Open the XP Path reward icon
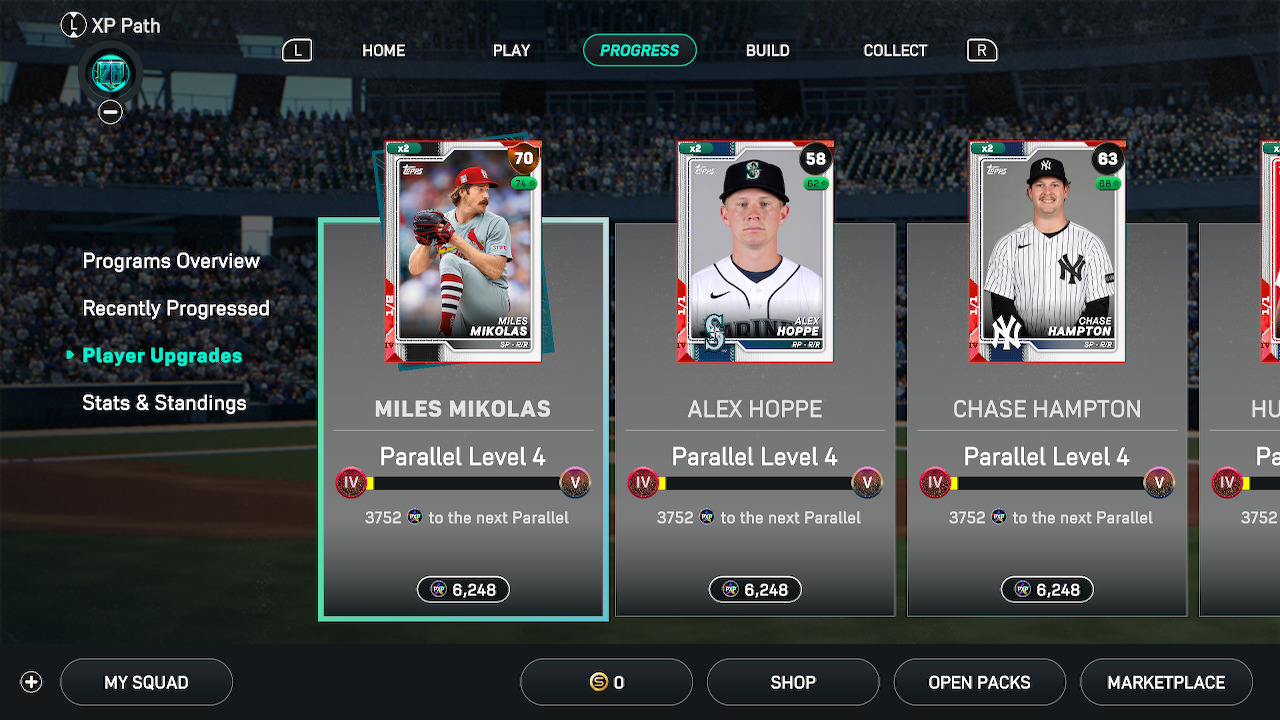 click(x=110, y=73)
